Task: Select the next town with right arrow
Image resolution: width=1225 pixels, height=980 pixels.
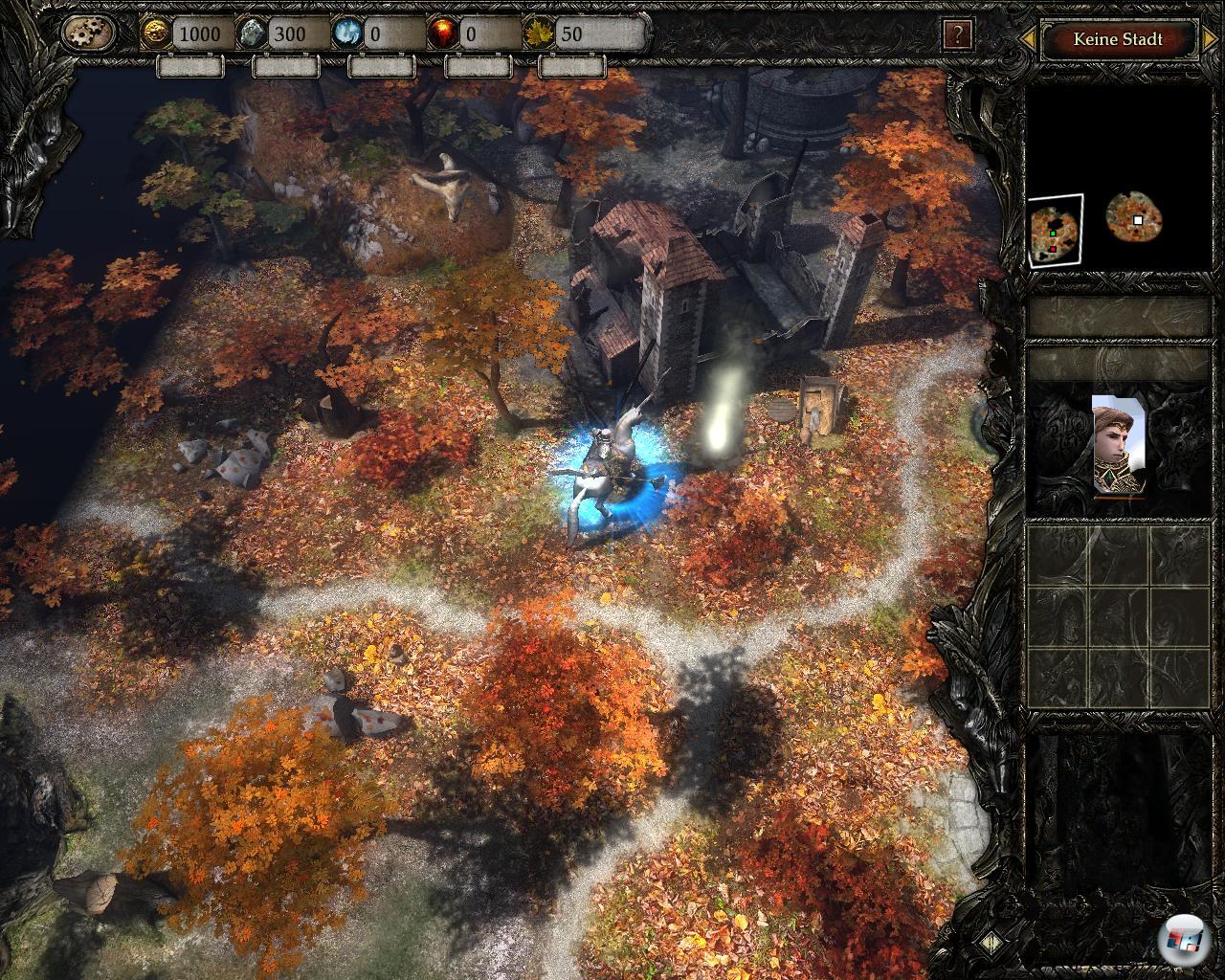Action: click(x=1210, y=39)
